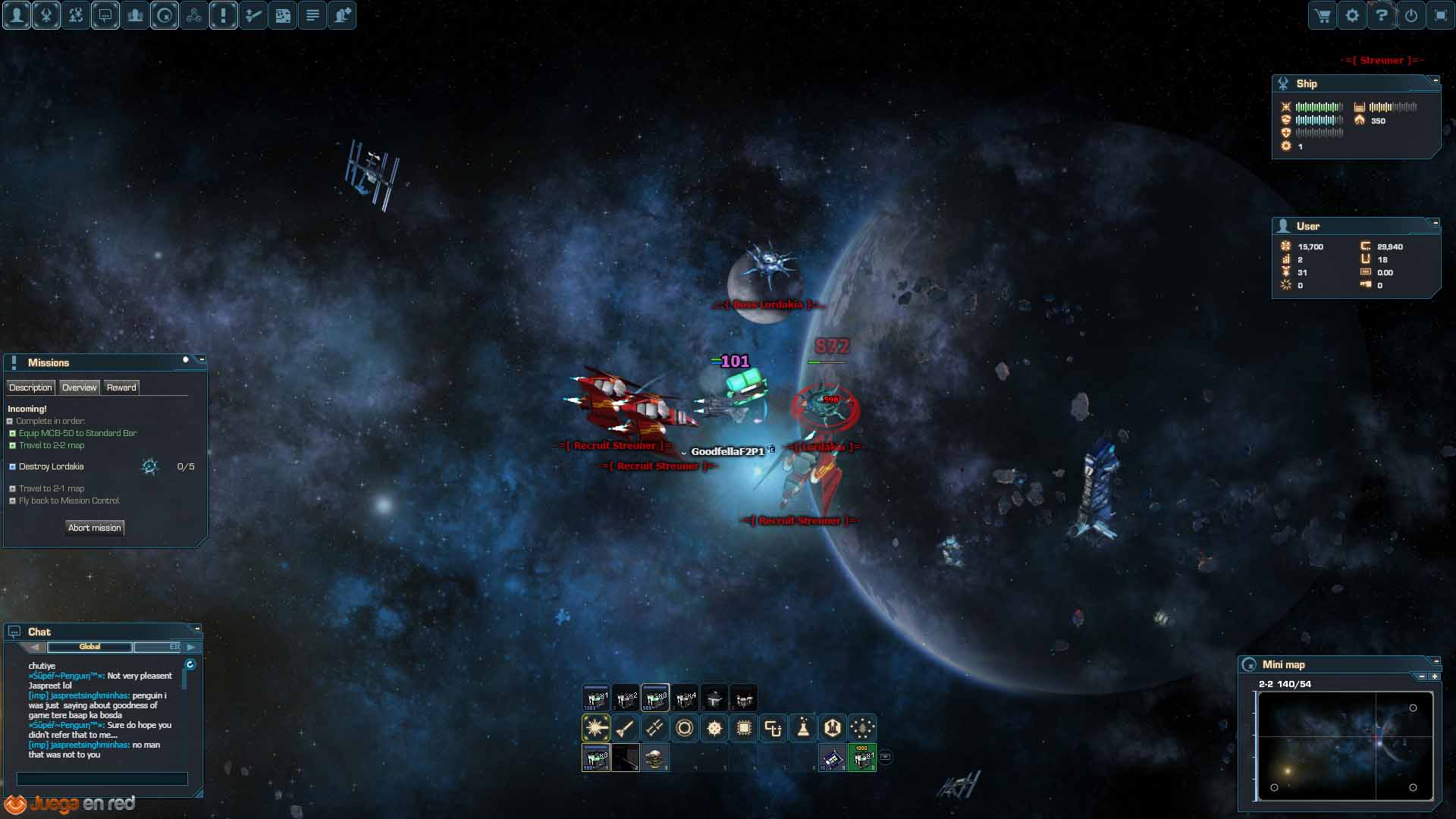The height and width of the screenshot is (819, 1456).
Task: Minimize the Ship status panel
Action: [1435, 80]
